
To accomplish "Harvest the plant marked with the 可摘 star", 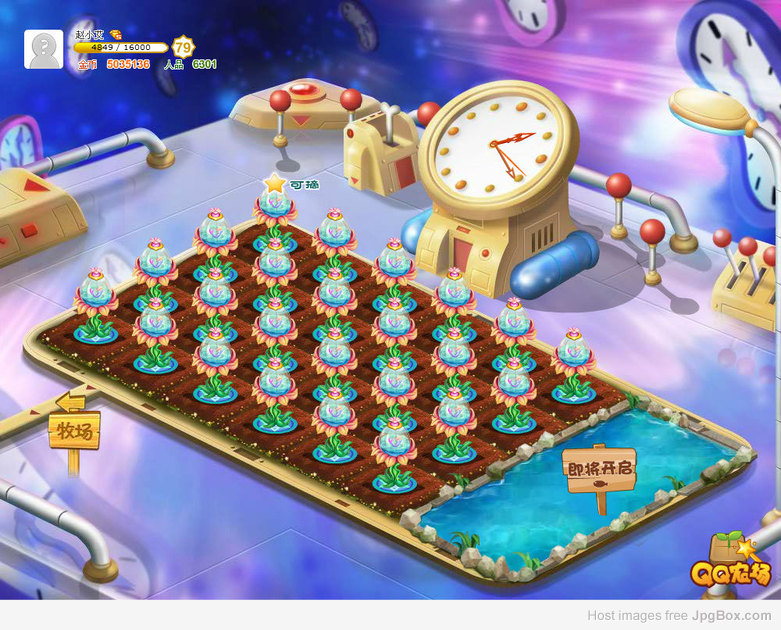I will point(275,207).
